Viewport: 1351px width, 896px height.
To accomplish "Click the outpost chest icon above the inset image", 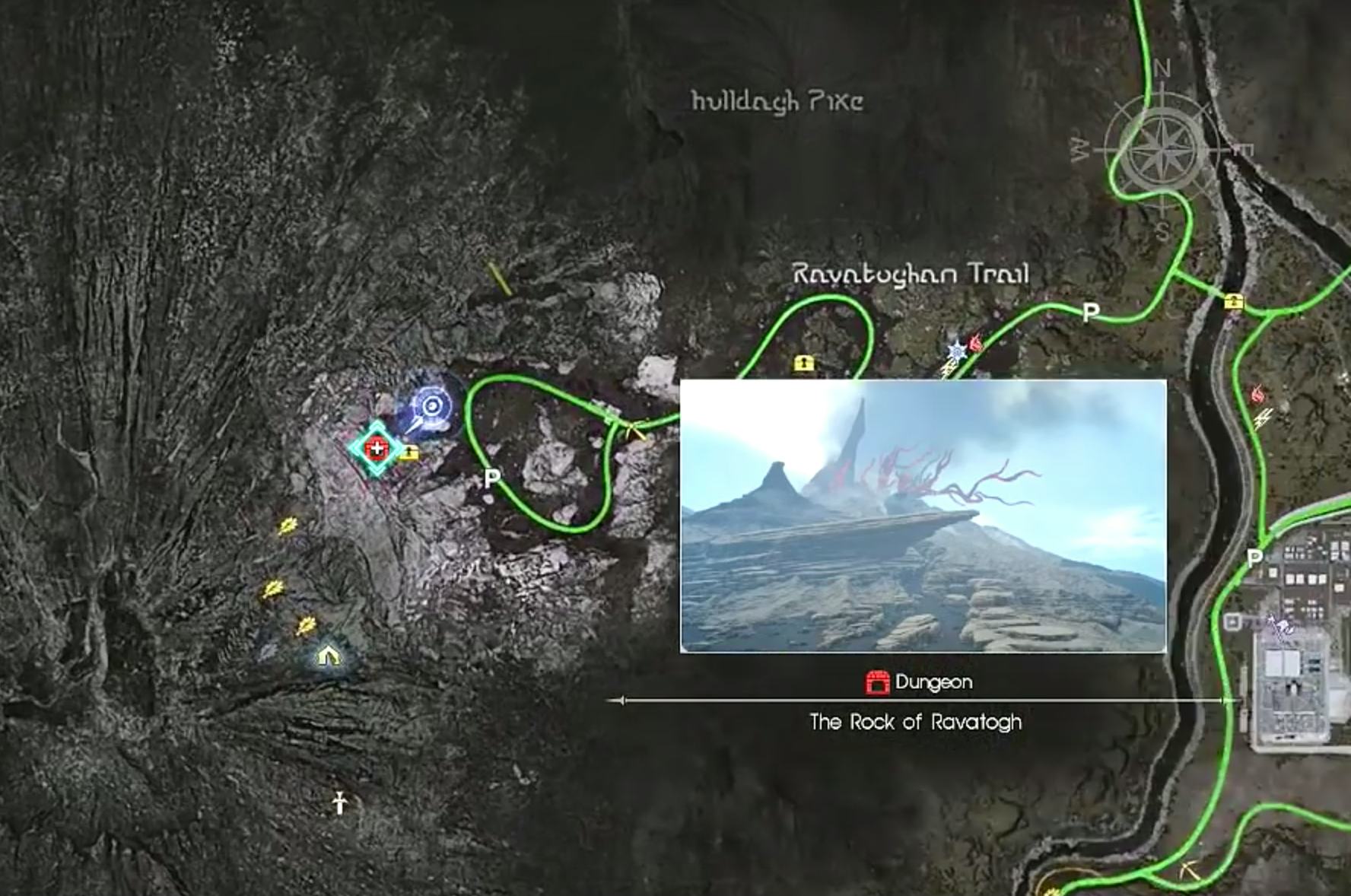I will pos(803,363).
